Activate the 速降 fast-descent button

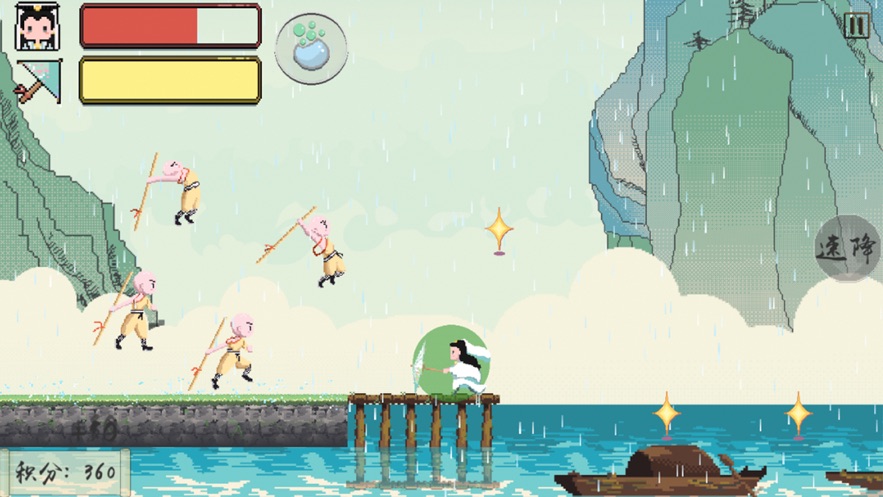[848, 248]
